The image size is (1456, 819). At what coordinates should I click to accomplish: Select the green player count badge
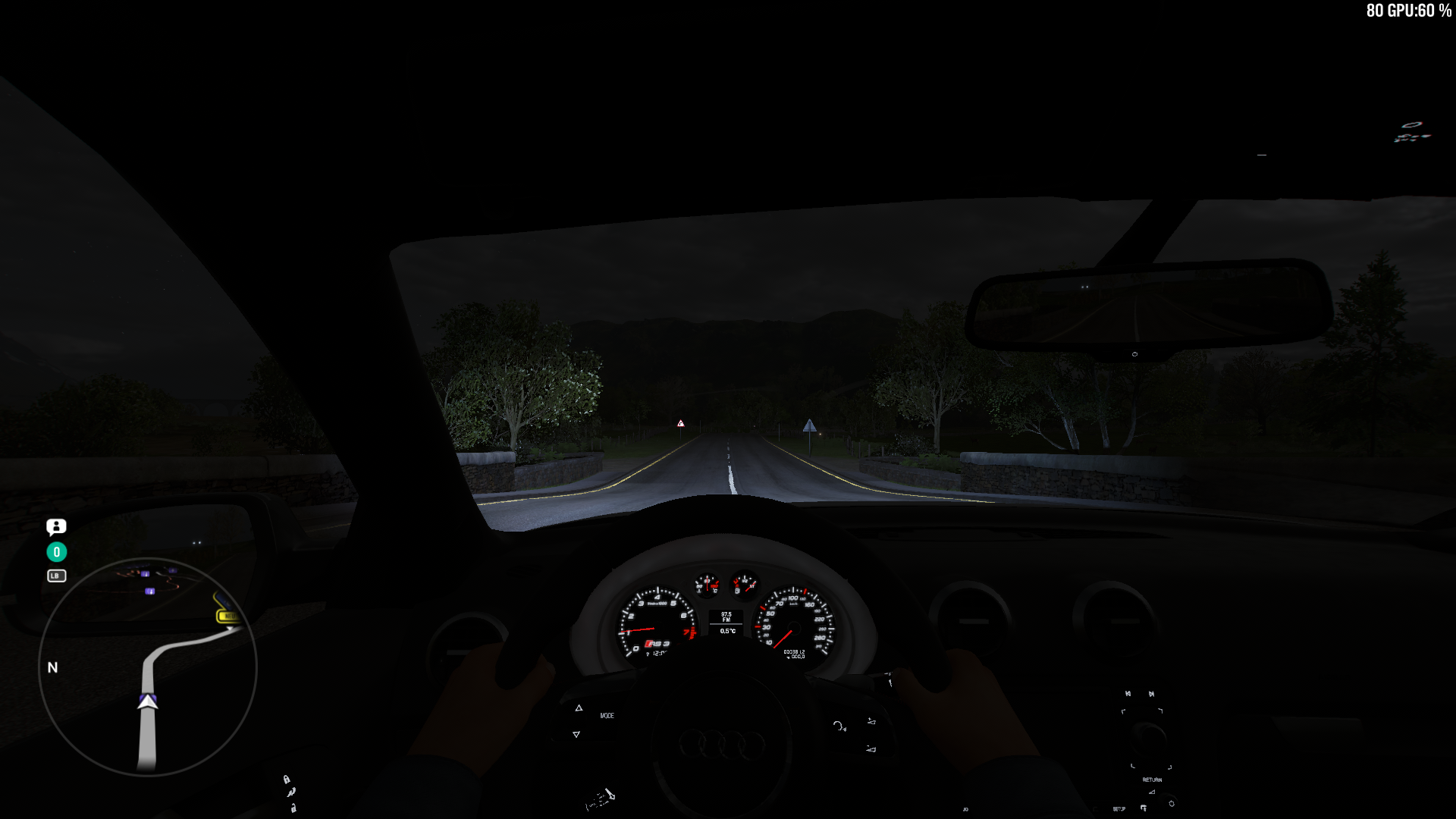tap(55, 552)
